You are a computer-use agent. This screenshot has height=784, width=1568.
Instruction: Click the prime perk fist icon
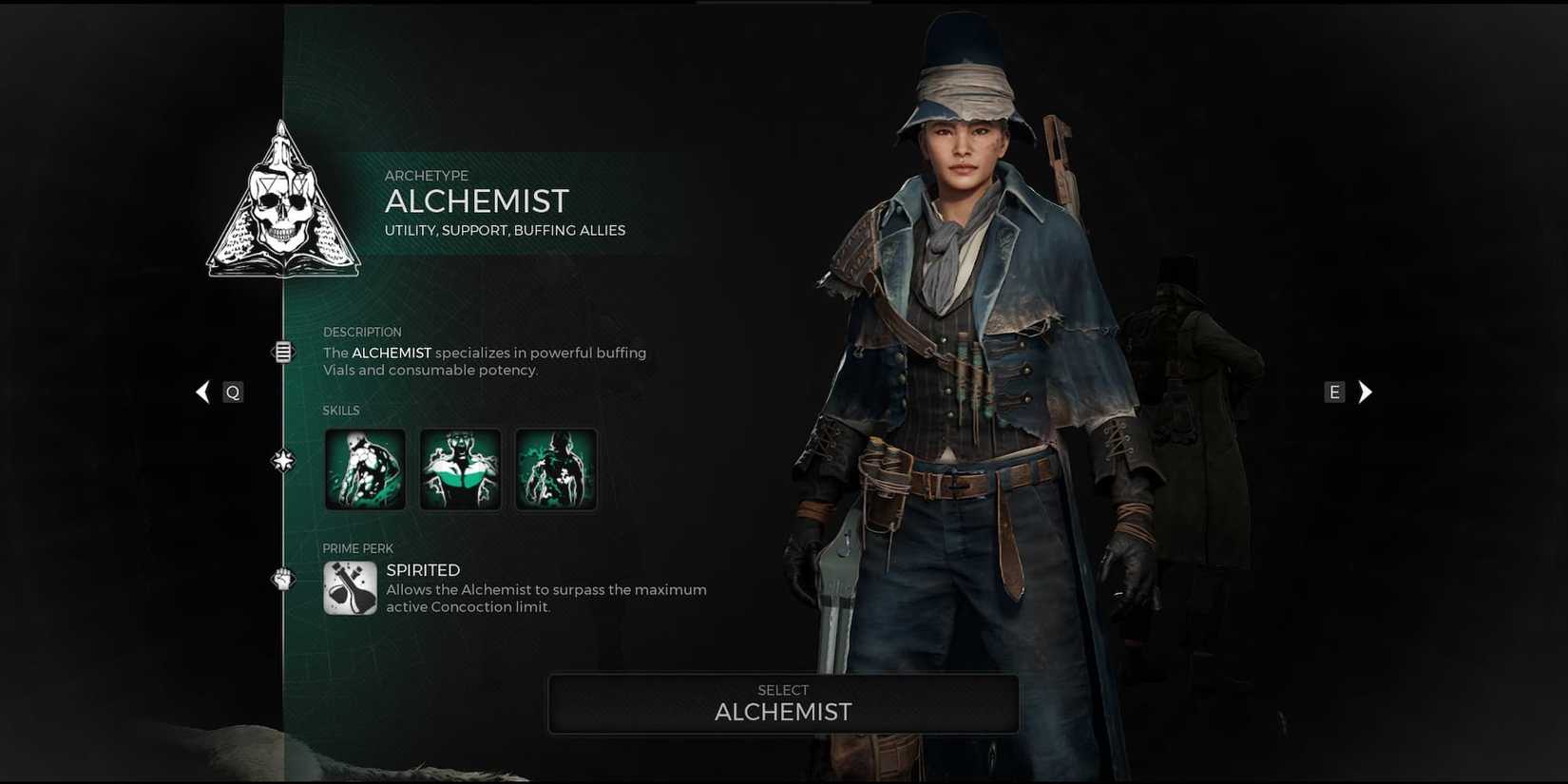[283, 581]
